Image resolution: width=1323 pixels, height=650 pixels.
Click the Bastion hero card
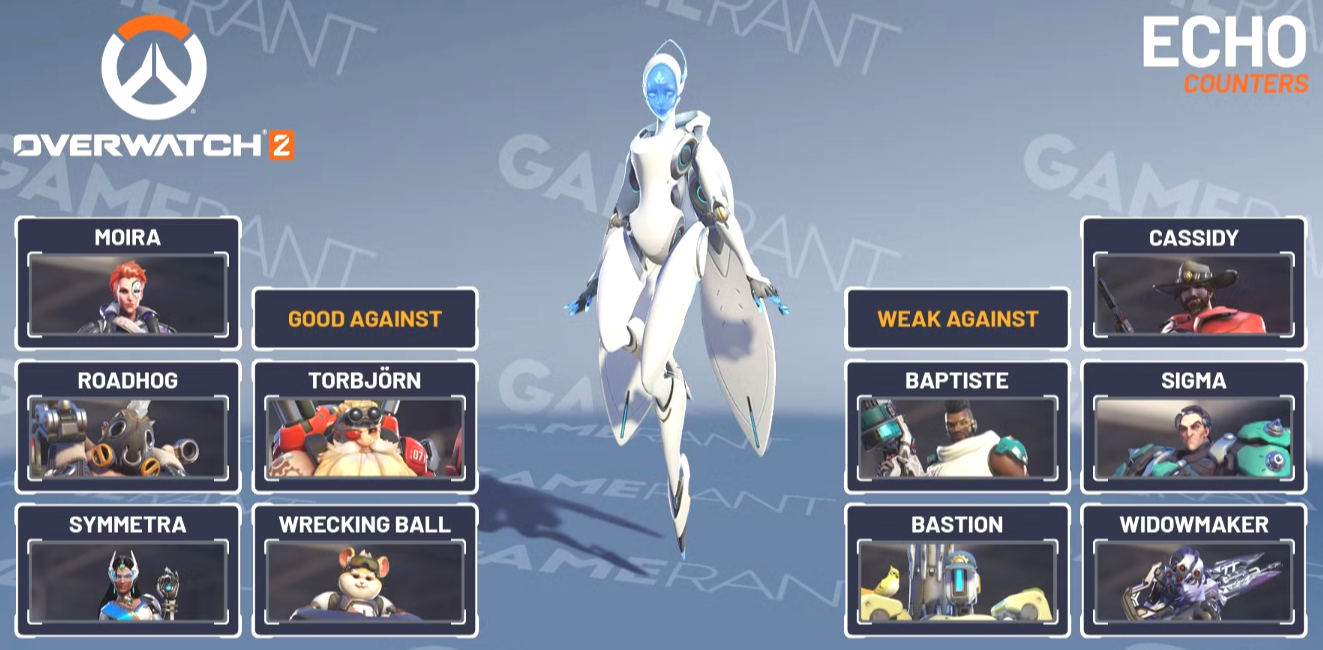pyautogui.click(x=957, y=571)
